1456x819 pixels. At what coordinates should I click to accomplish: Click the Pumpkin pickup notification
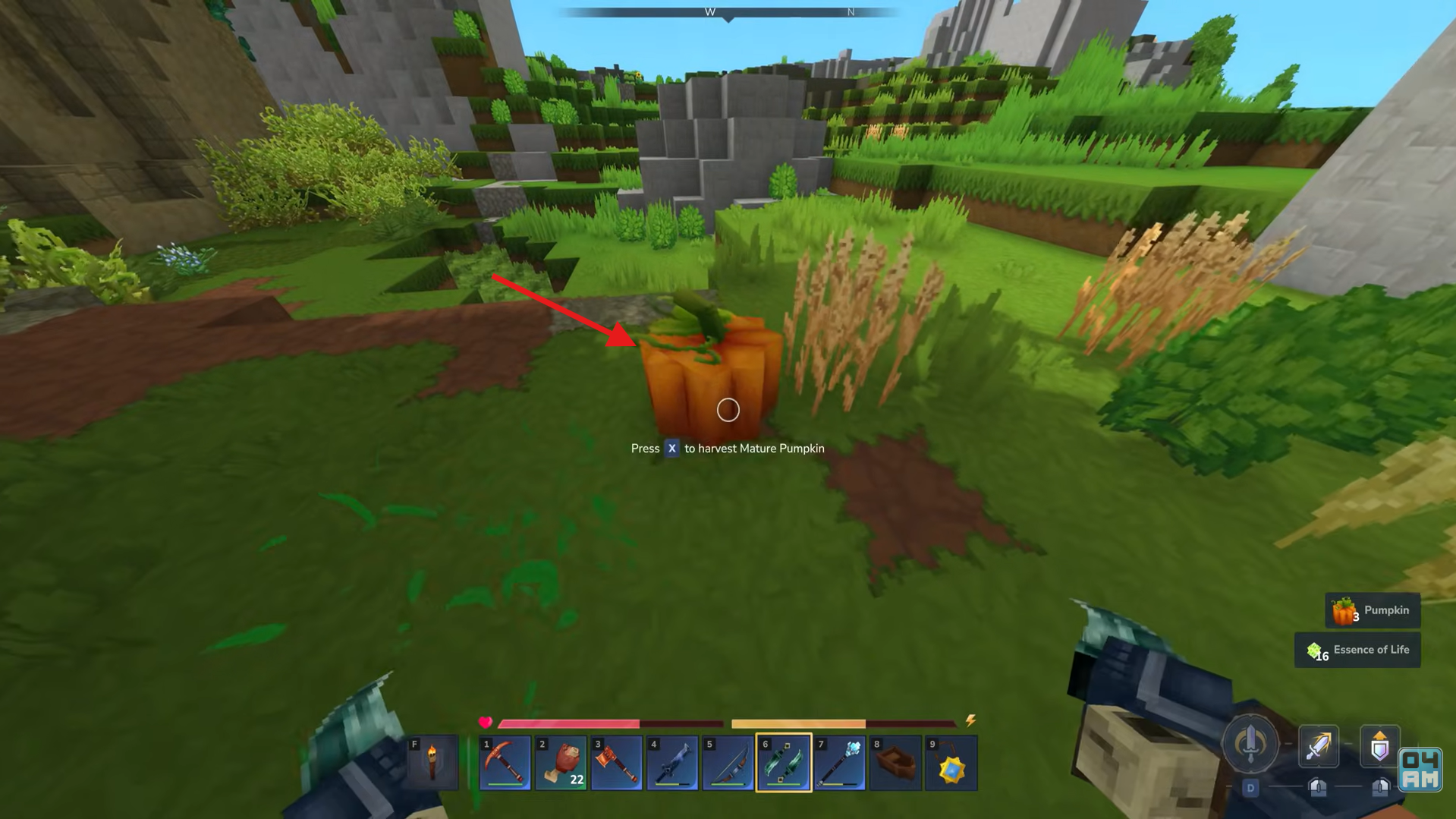tap(1373, 610)
